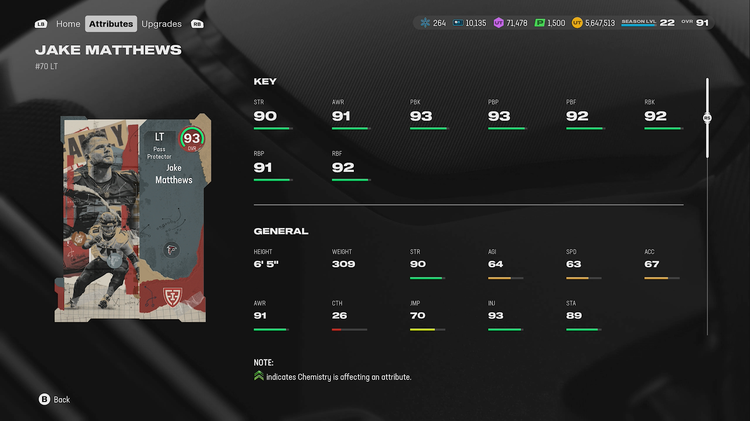This screenshot has height=421, width=750.
Task: Click the attributes list scrollbar handle
Action: (707, 117)
